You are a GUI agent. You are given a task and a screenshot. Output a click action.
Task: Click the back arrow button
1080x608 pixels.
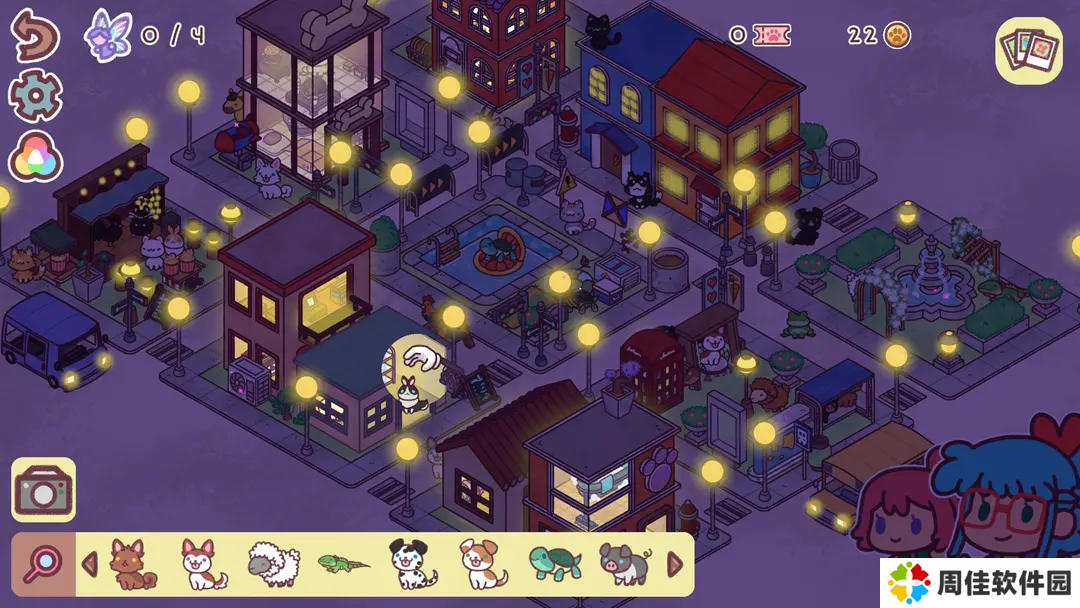[x=35, y=36]
